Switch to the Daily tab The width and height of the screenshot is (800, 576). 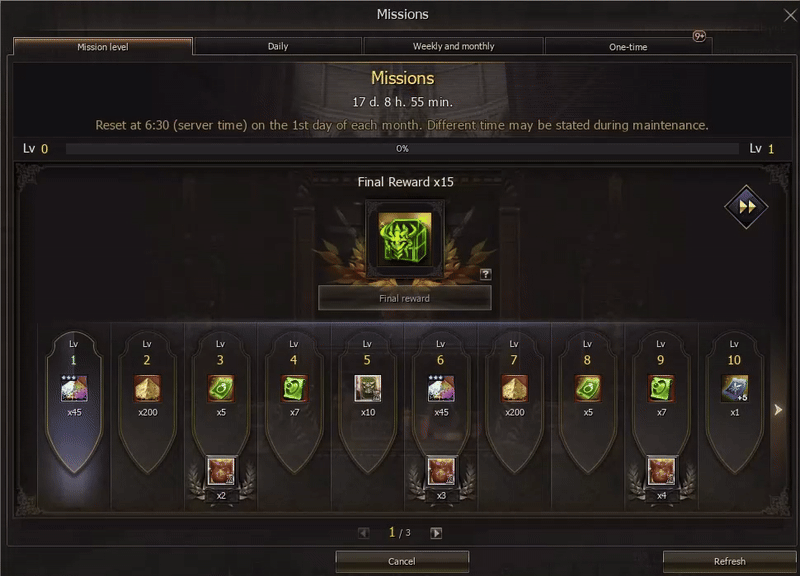[x=278, y=46]
